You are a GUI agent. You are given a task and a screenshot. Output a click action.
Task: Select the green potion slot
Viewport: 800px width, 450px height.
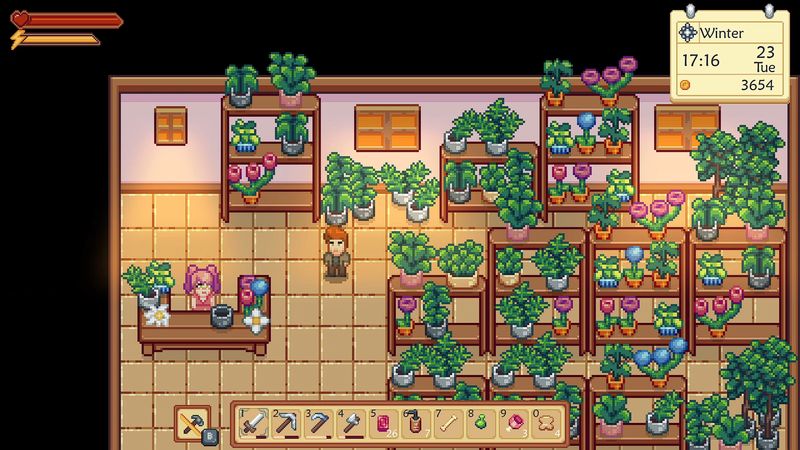coord(481,424)
